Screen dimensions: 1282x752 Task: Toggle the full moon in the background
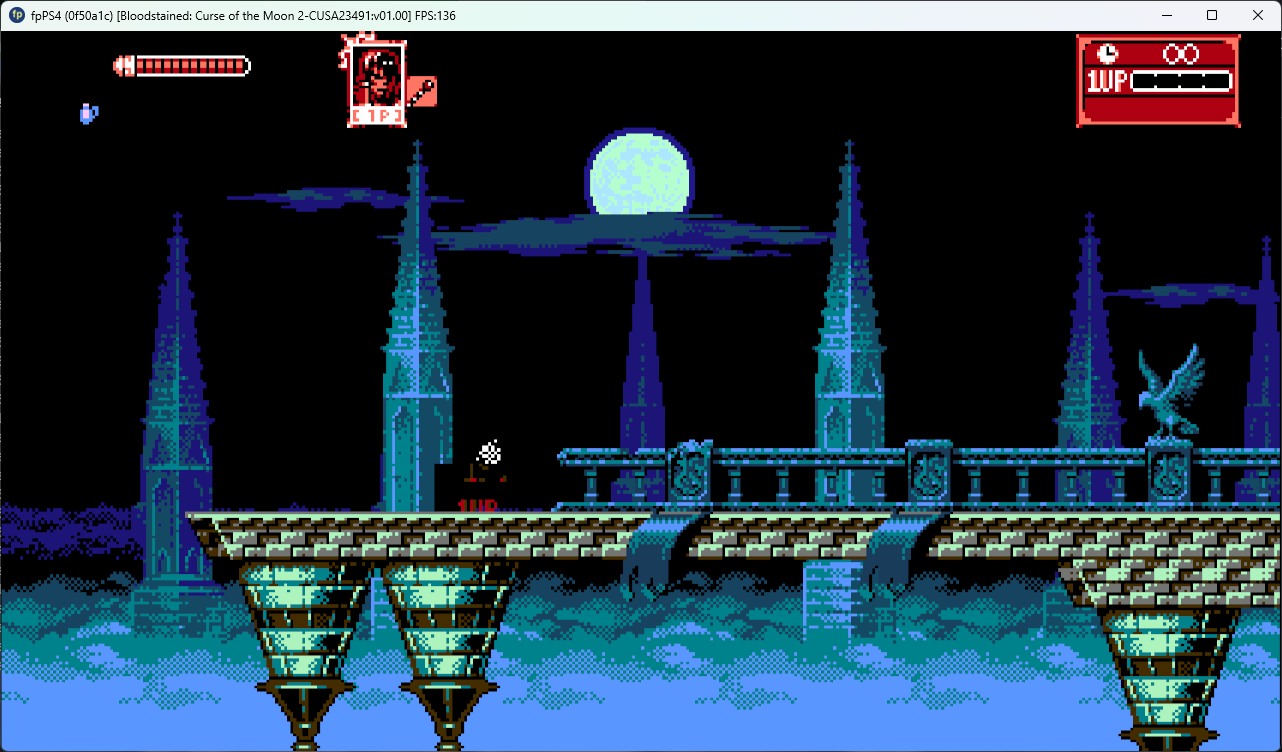639,175
